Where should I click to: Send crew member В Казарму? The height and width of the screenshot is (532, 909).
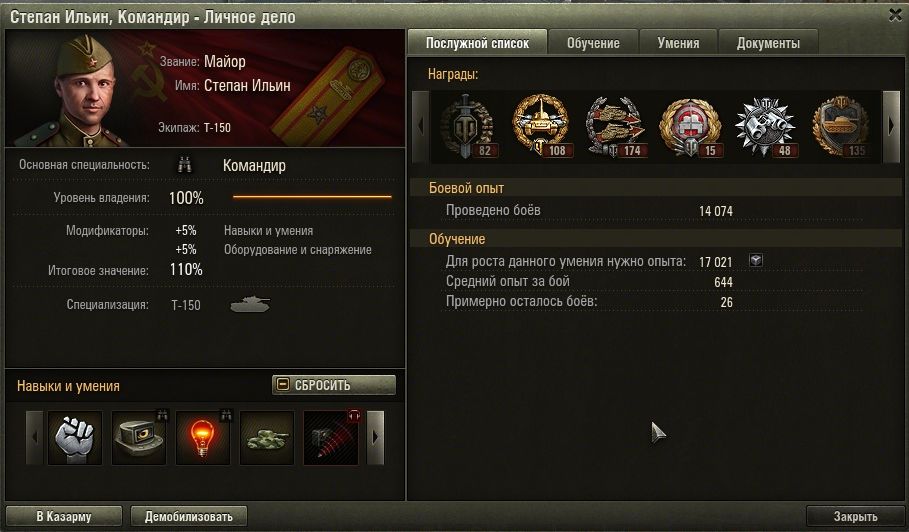pos(64,517)
